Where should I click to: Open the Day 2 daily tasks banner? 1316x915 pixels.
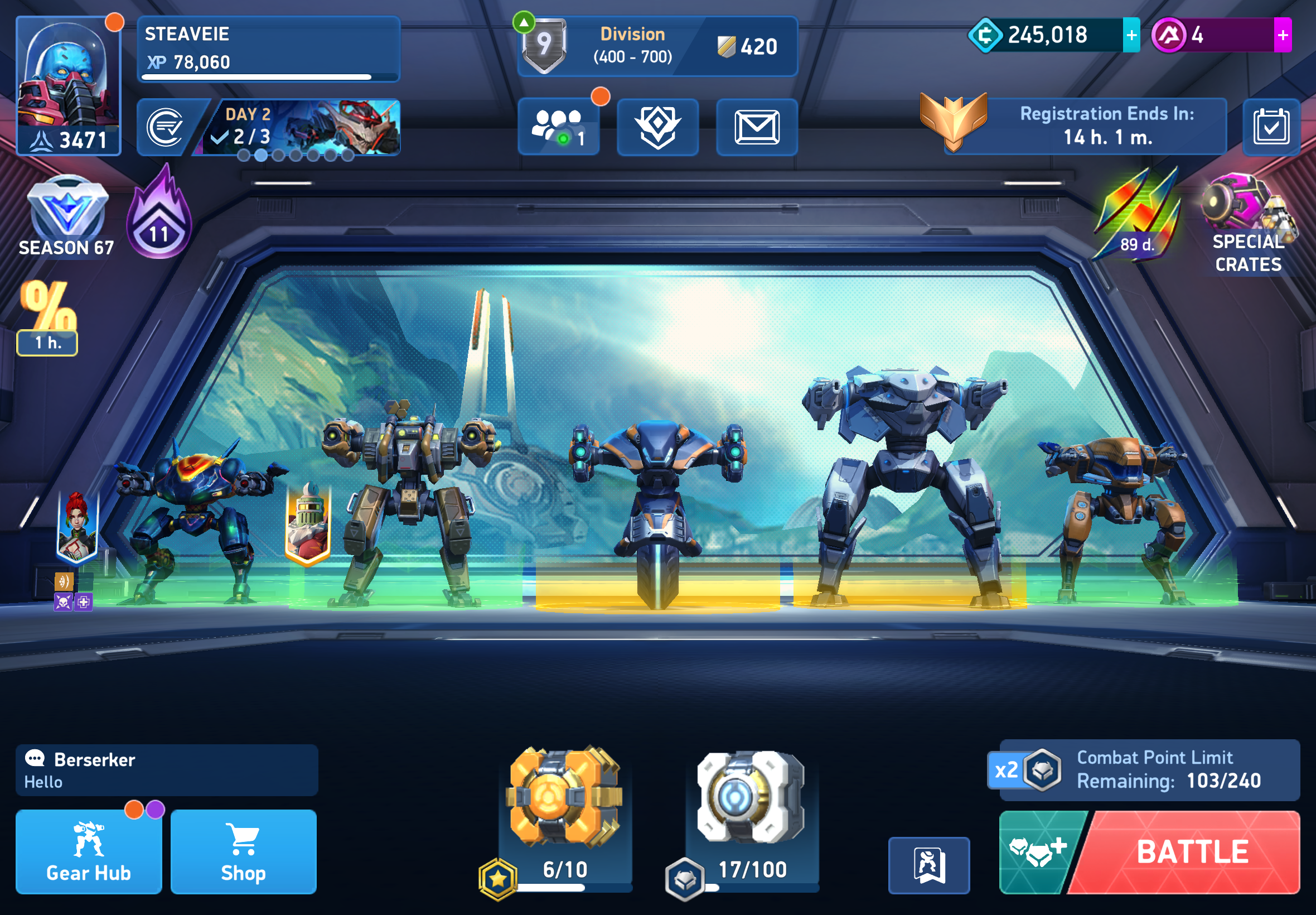(300, 127)
